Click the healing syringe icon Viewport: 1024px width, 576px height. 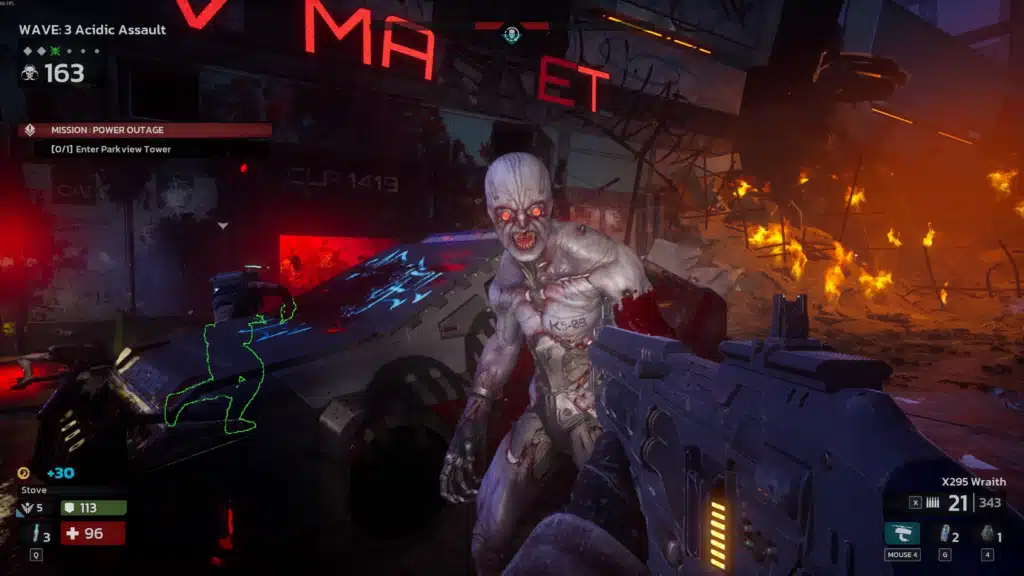click(33, 534)
